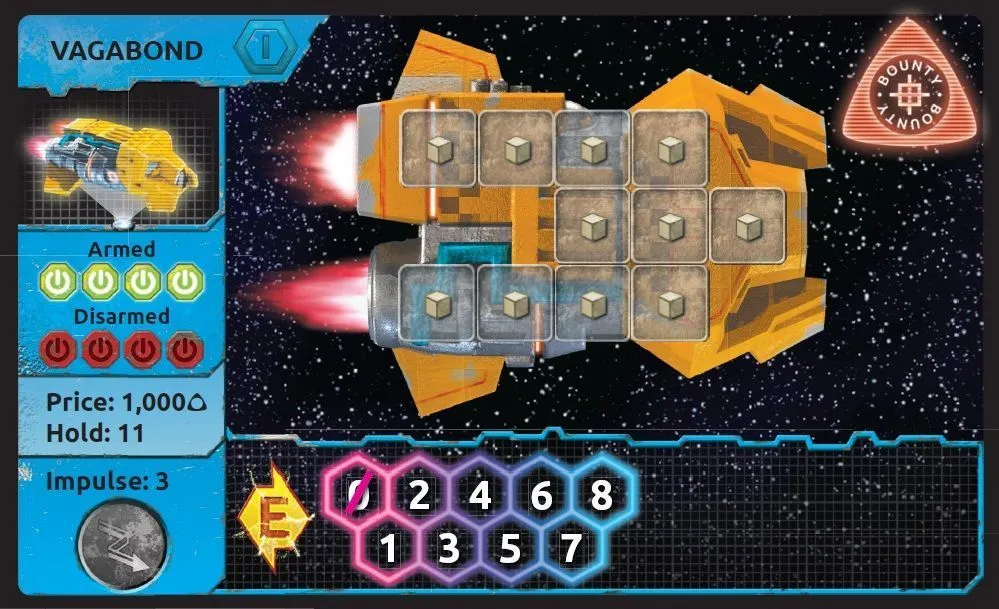Image resolution: width=999 pixels, height=609 pixels.
Task: Select the Vagabond ship portrait thumbnail
Action: click(122, 167)
